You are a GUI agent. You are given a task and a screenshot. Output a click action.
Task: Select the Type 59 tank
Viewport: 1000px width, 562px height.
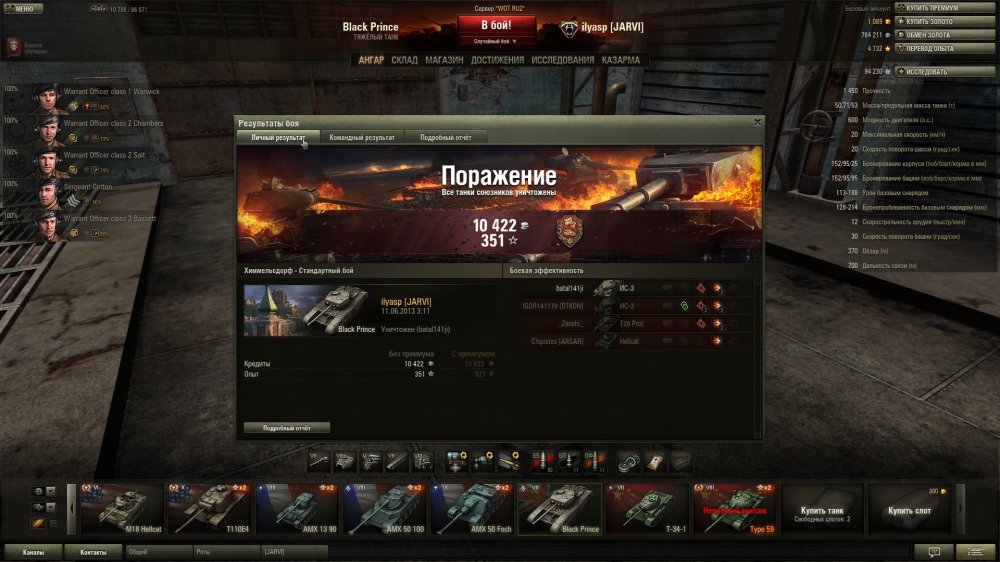pos(735,507)
